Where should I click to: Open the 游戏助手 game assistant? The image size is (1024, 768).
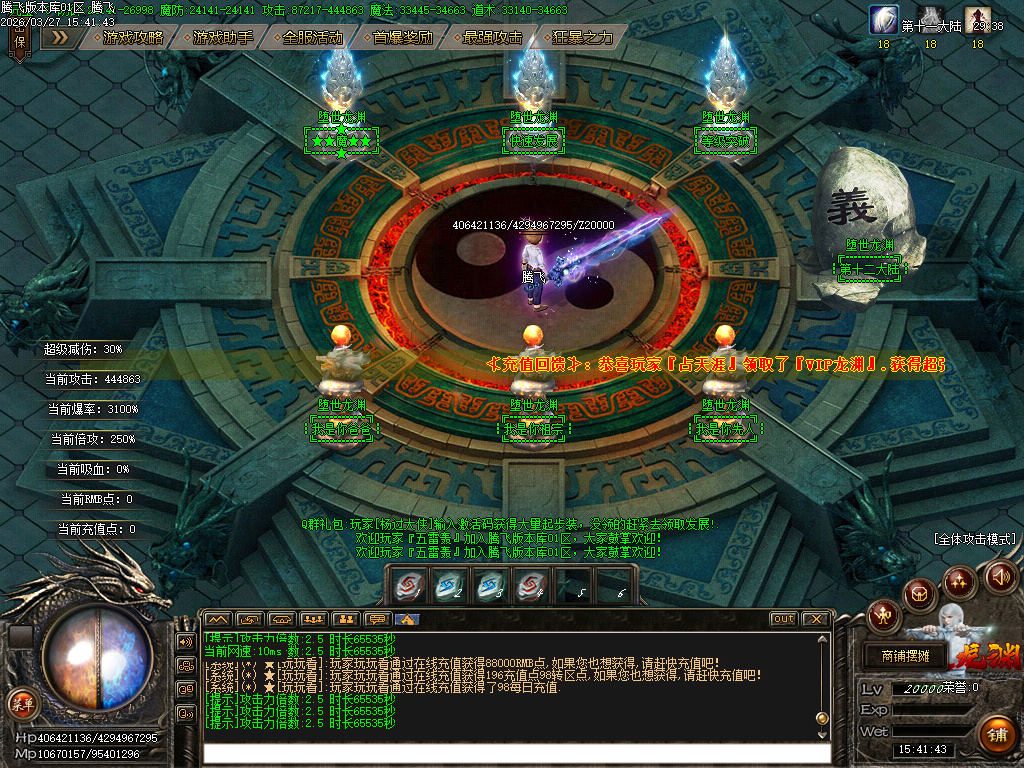click(x=222, y=37)
